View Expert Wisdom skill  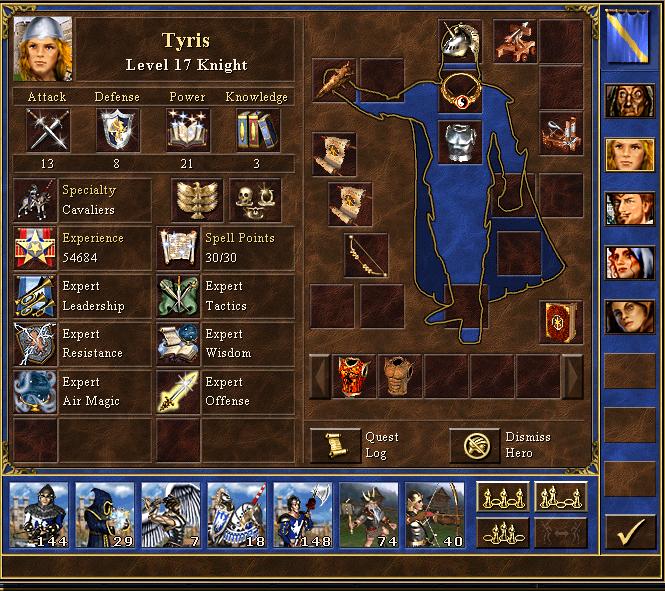(x=178, y=343)
